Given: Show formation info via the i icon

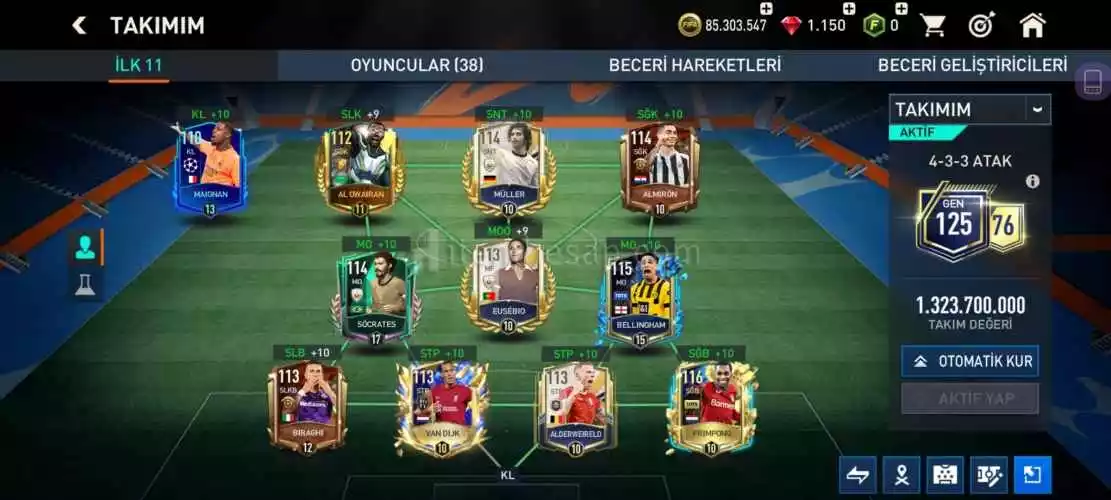Looking at the screenshot, I should pyautogui.click(x=1033, y=181).
